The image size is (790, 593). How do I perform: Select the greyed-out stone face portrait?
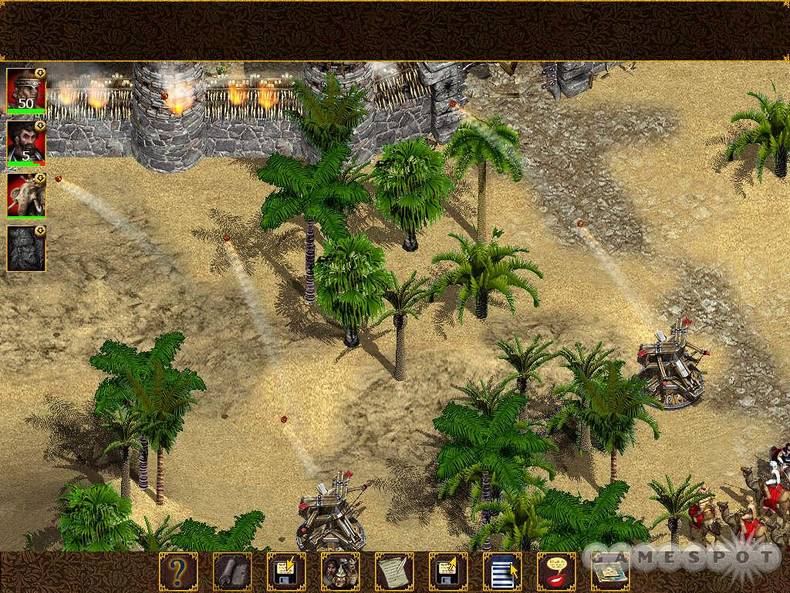(x=26, y=249)
